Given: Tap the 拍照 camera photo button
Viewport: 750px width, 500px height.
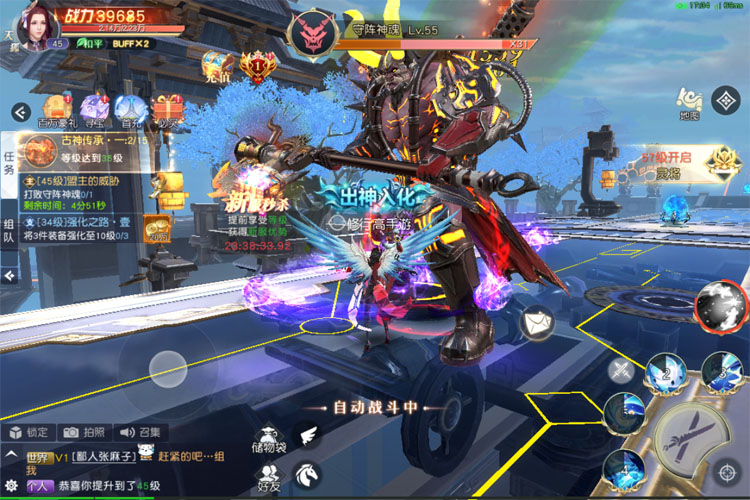Looking at the screenshot, I should pos(83,432).
